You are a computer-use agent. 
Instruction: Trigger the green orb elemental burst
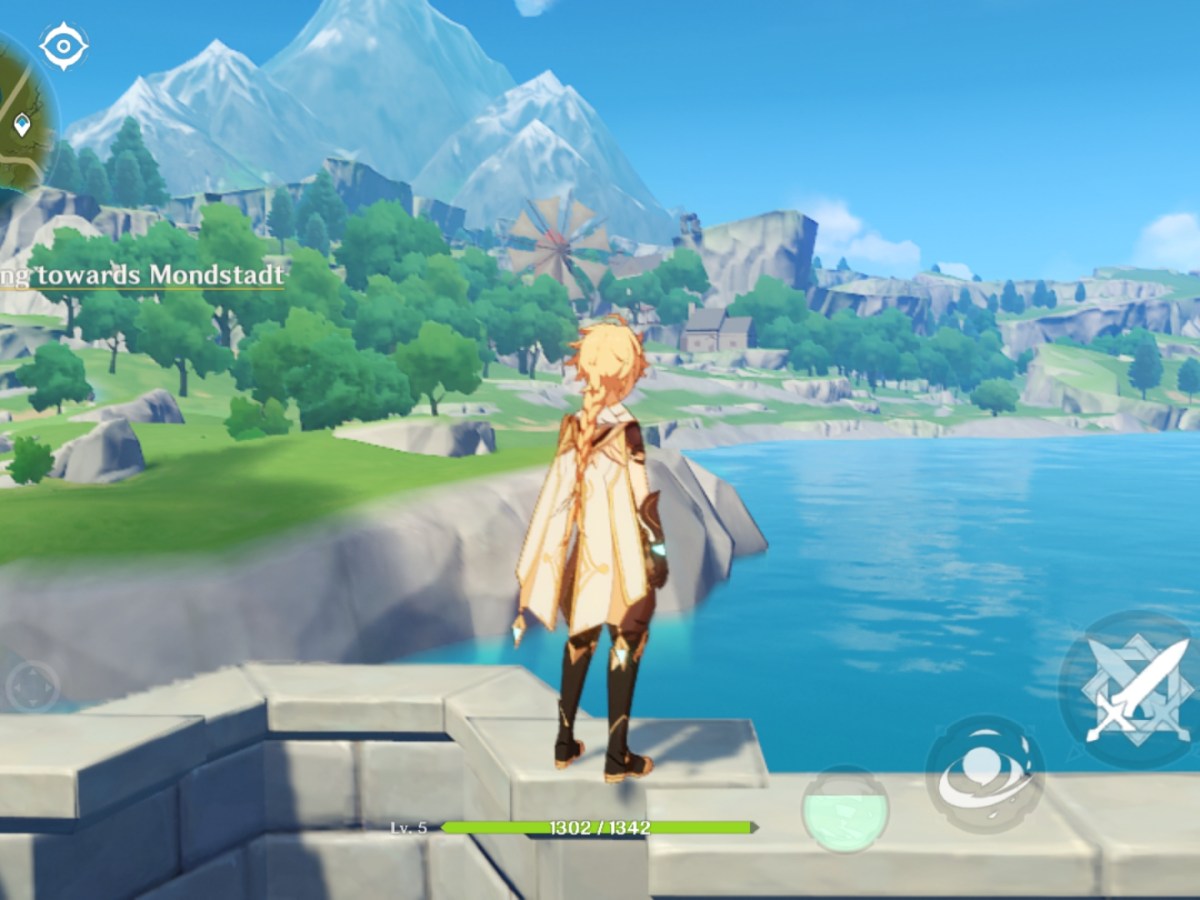pos(845,809)
